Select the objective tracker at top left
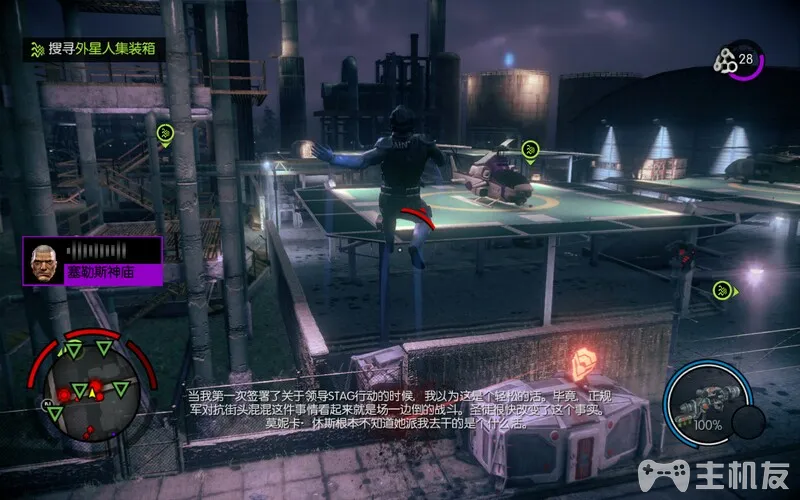The height and width of the screenshot is (500, 800). (x=95, y=48)
